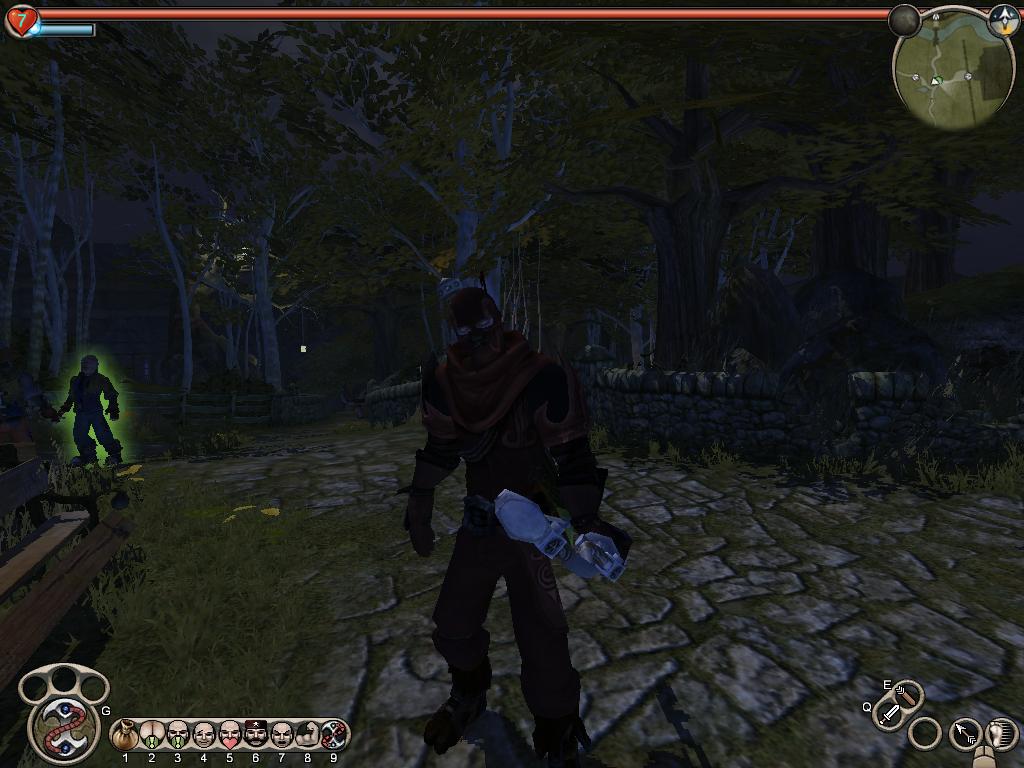The image size is (1024, 768).
Task: Use the green-masked face expression in slot 3
Action: point(178,735)
